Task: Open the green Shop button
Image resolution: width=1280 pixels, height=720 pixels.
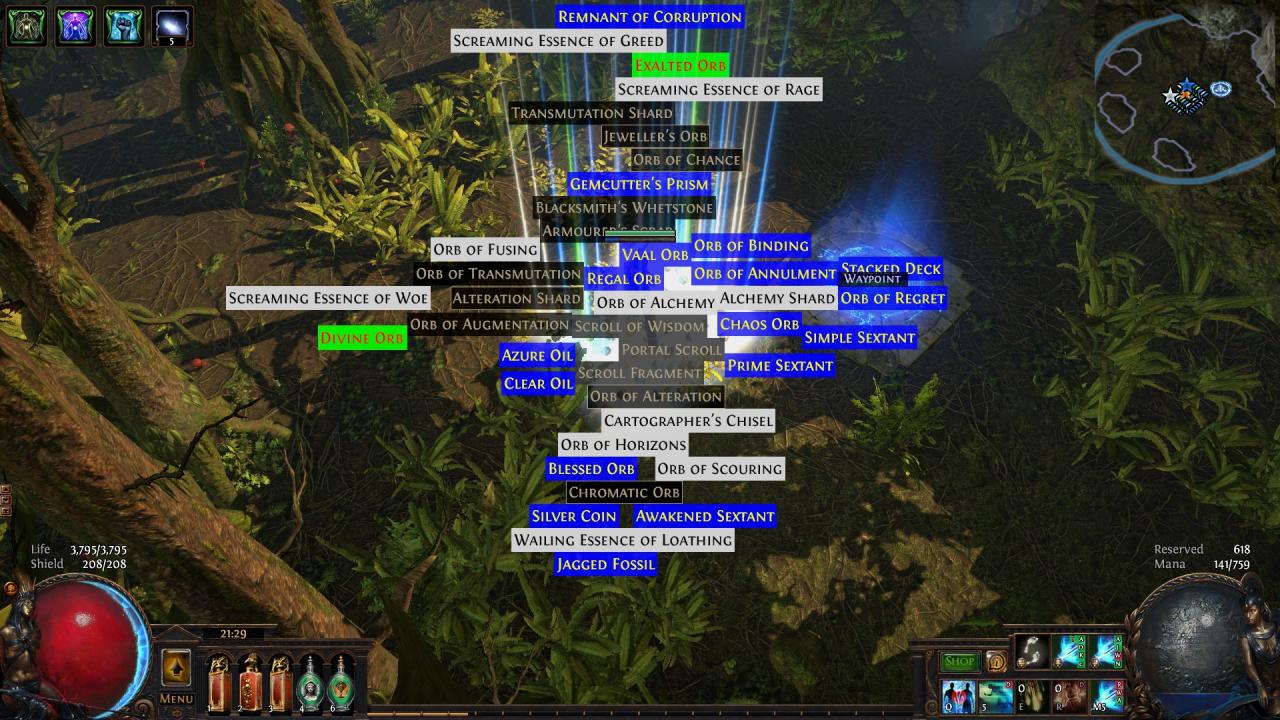Action: click(x=959, y=662)
